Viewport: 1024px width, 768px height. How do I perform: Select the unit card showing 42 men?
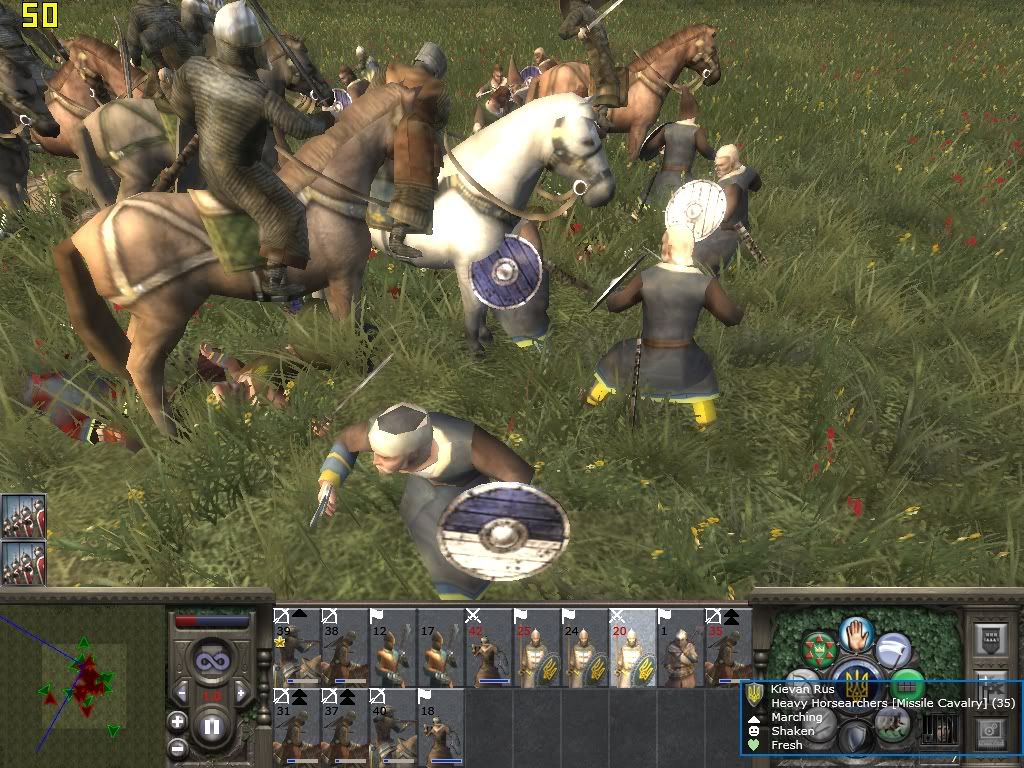pyautogui.click(x=488, y=647)
